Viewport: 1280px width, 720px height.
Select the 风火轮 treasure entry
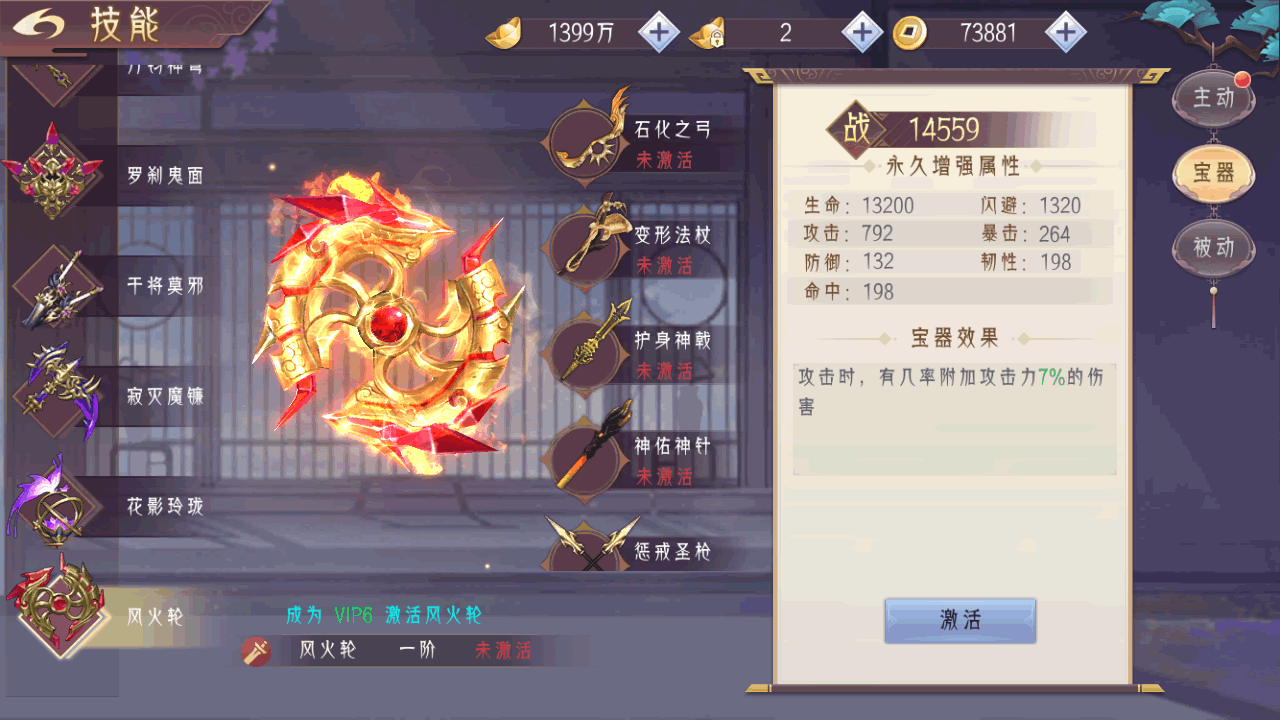[55, 612]
